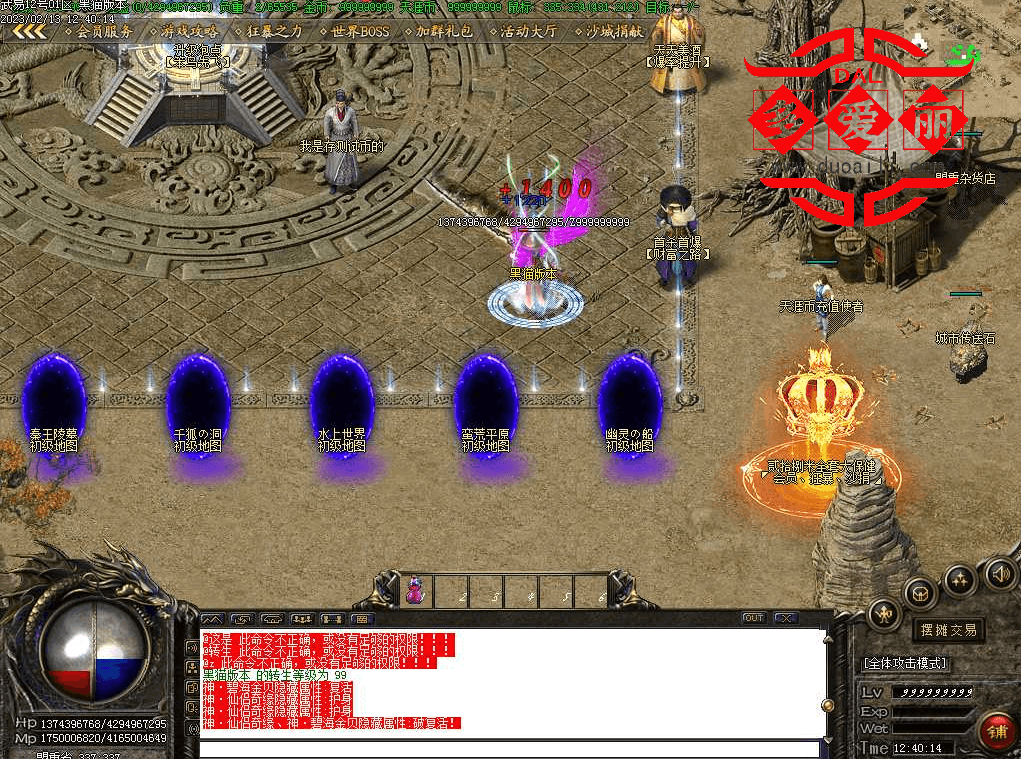Open the skills sparkle round button
The image size is (1021, 759).
[960, 578]
